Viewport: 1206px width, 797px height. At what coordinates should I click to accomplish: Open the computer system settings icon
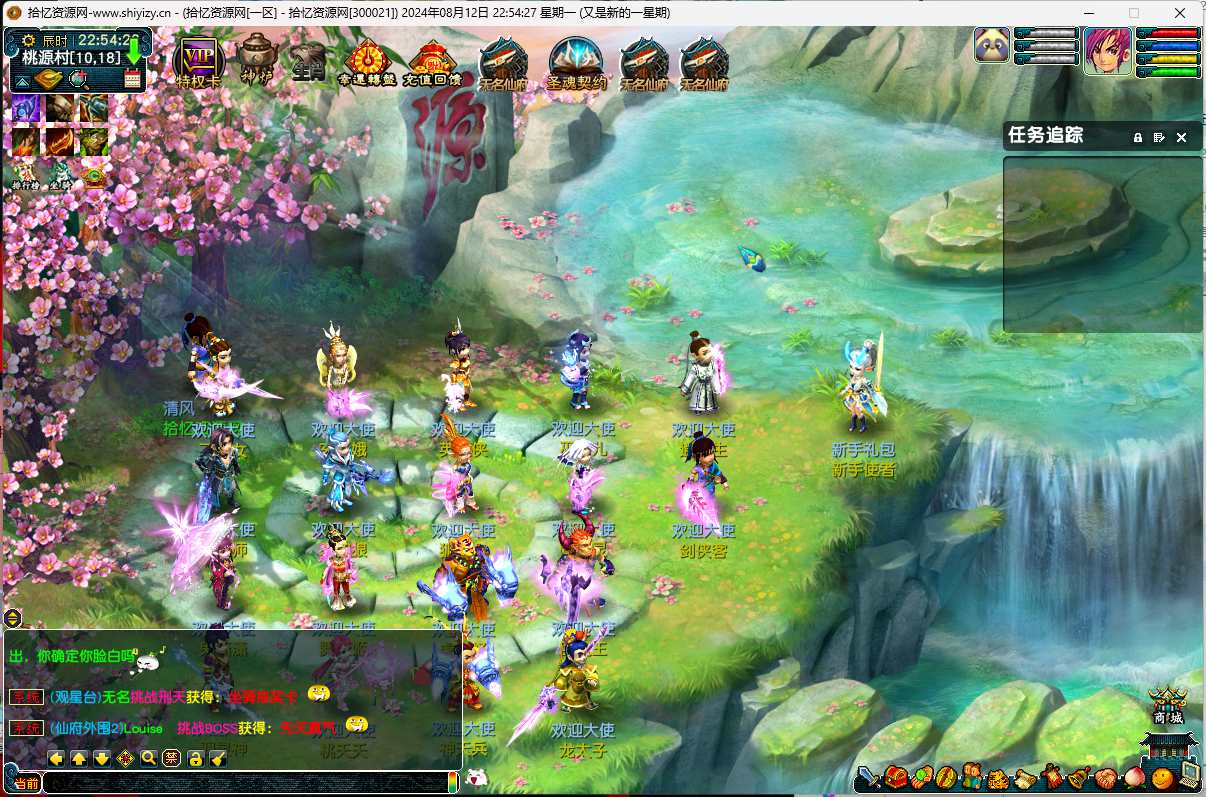[x=1189, y=775]
